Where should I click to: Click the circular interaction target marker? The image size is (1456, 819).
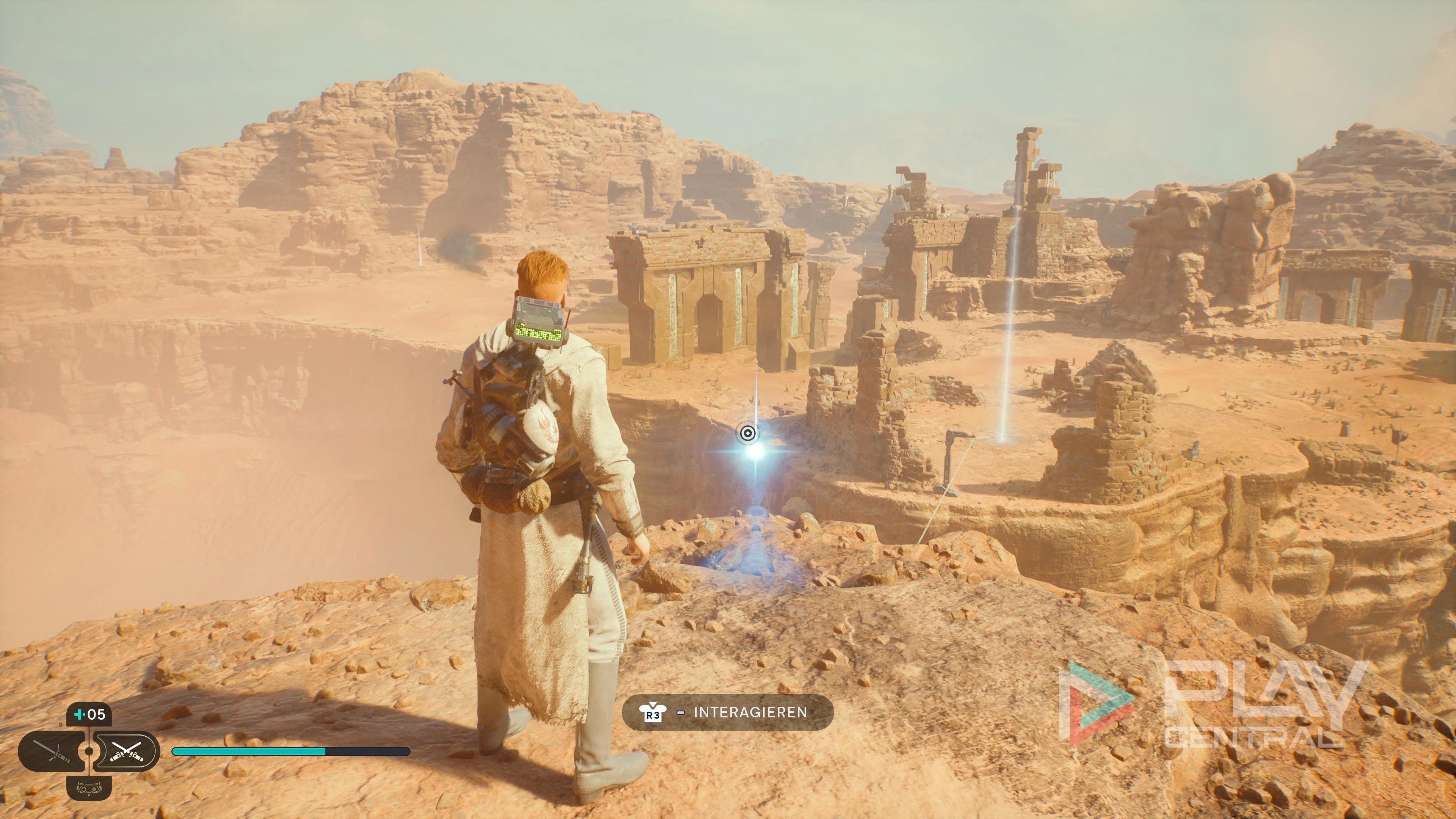(x=747, y=433)
